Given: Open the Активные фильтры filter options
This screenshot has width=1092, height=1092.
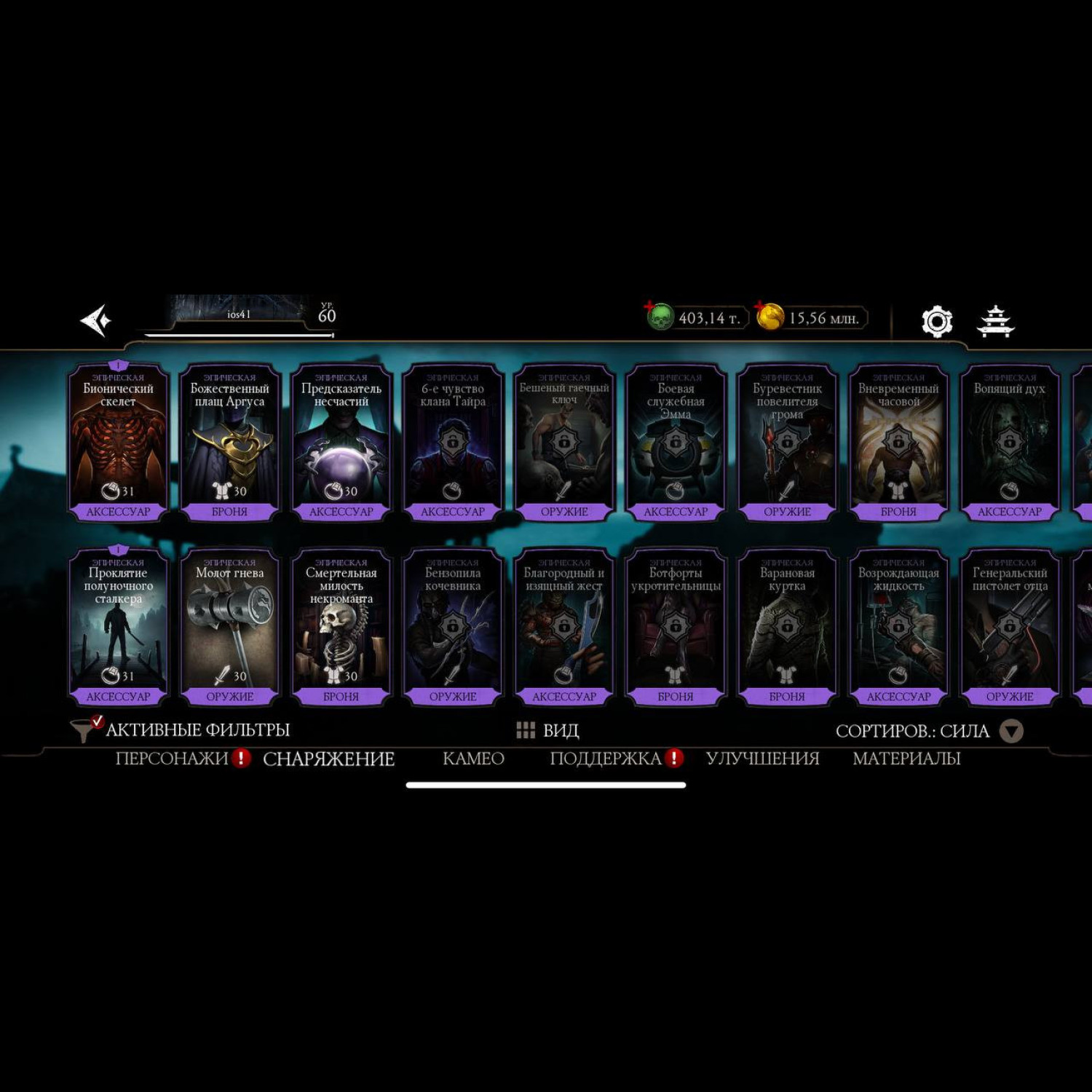Looking at the screenshot, I should 182,729.
